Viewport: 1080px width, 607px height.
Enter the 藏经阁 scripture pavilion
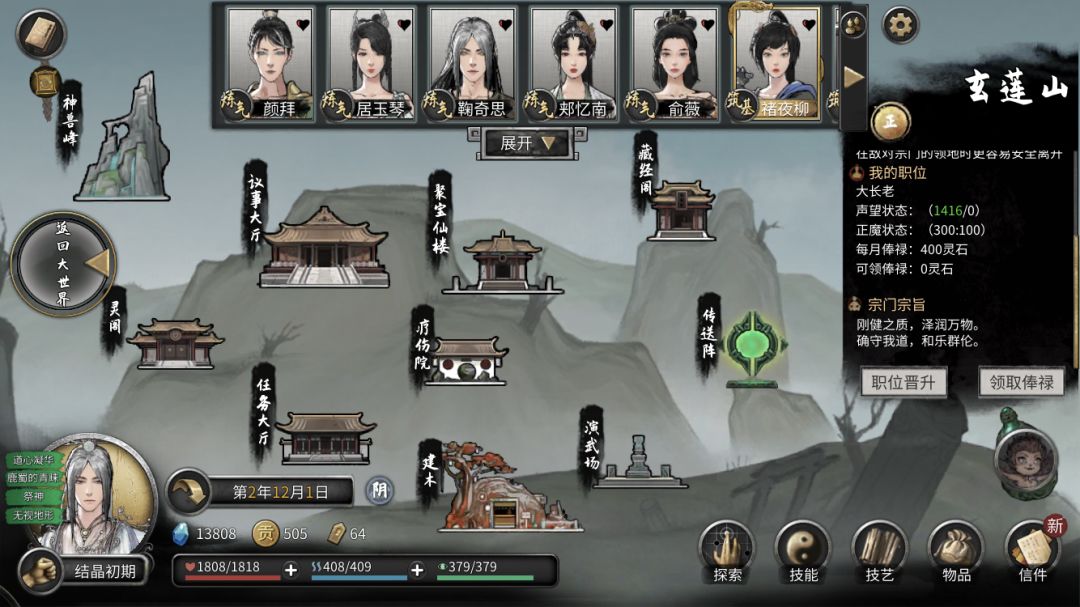coord(681,210)
